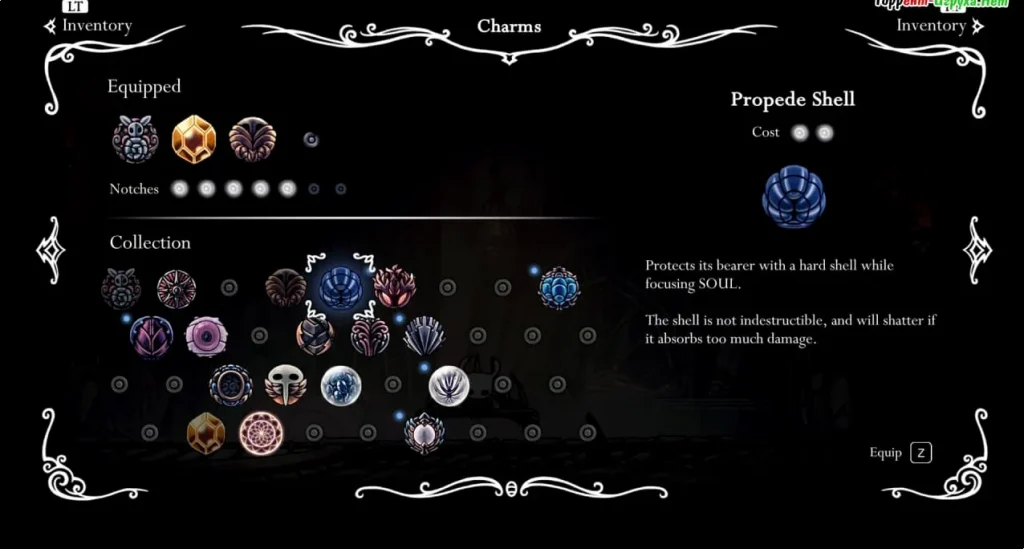Pick the Fury of the Fallen charm
This screenshot has width=1024, height=549.
[394, 287]
